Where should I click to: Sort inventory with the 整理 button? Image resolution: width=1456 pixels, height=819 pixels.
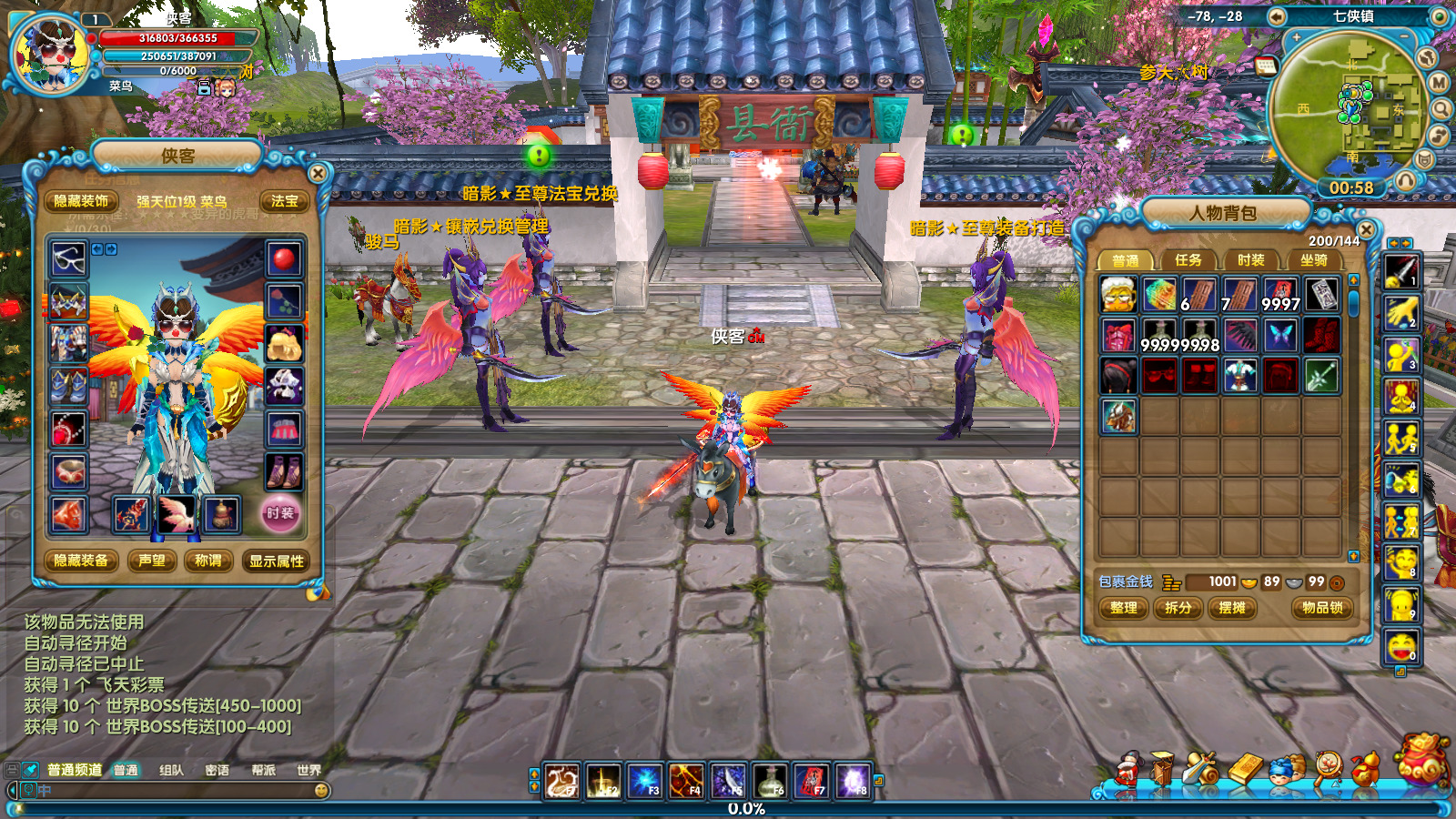click(1124, 608)
